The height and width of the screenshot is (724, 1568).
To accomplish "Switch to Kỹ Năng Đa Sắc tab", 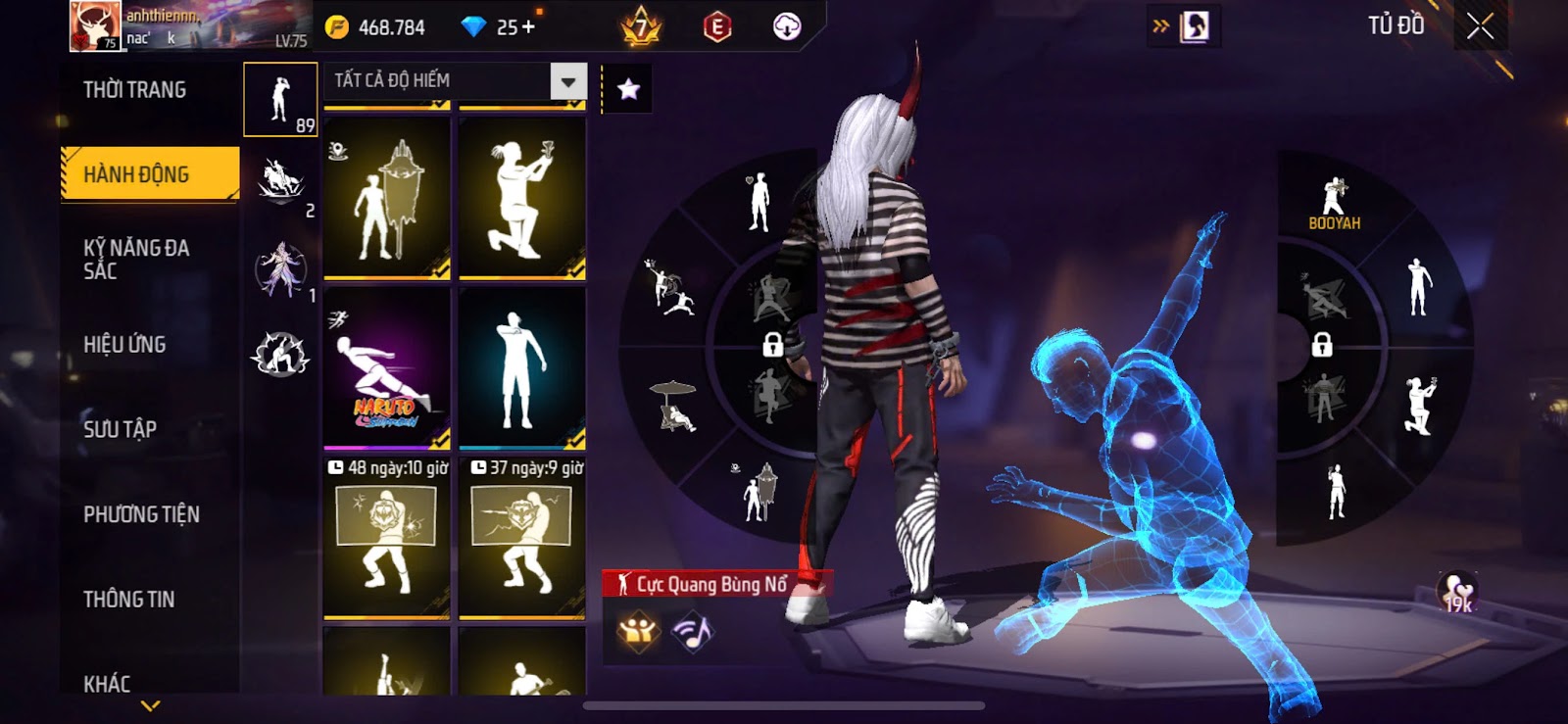I will point(137,259).
